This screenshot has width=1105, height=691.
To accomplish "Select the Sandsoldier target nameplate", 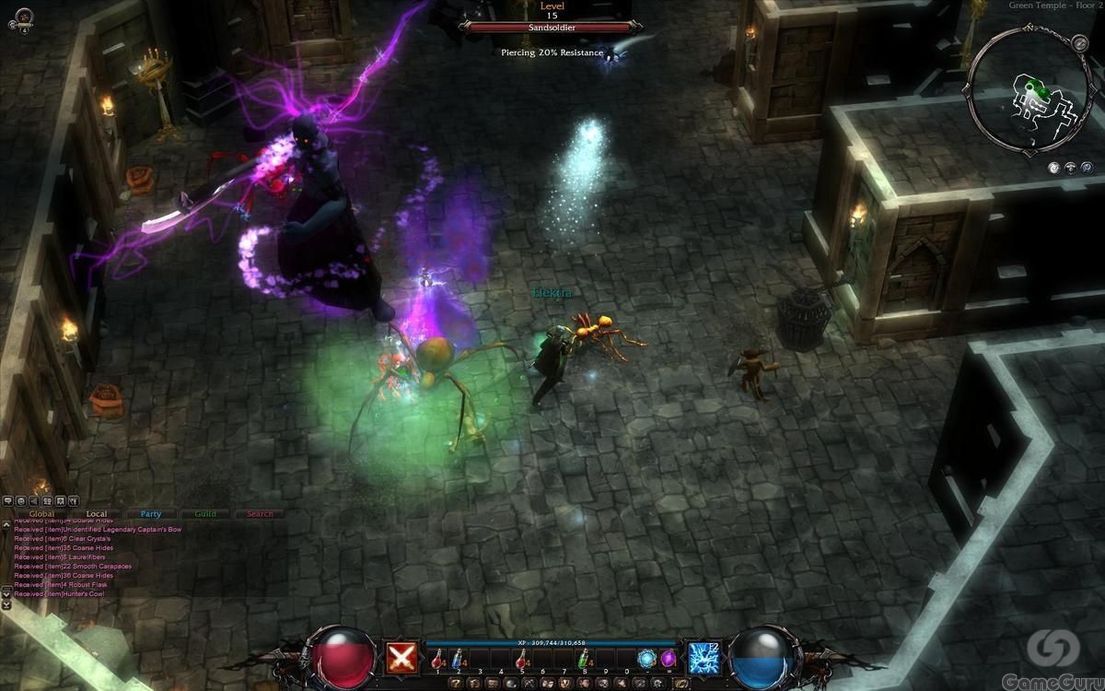I will point(551,28).
